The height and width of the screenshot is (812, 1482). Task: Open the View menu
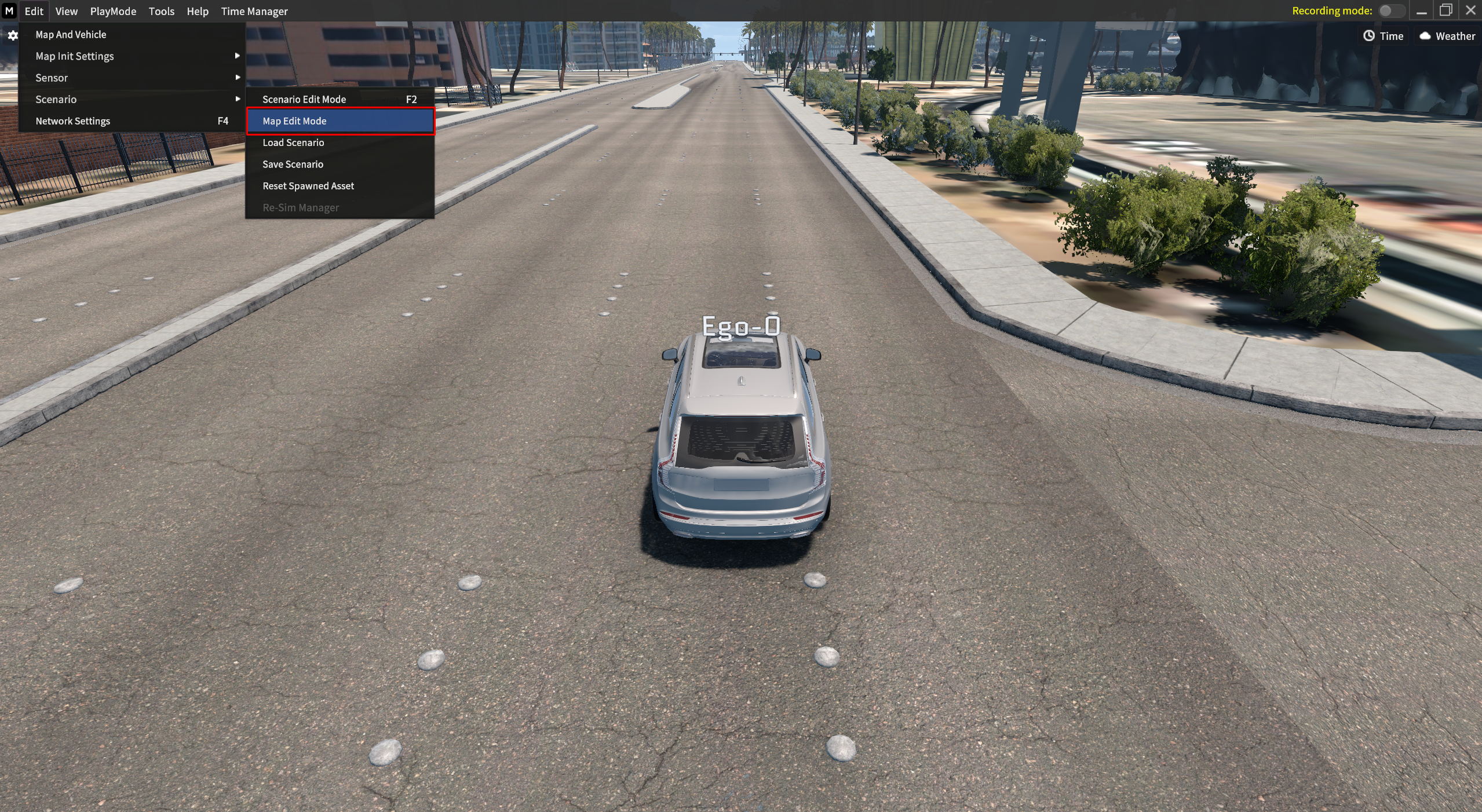click(66, 11)
